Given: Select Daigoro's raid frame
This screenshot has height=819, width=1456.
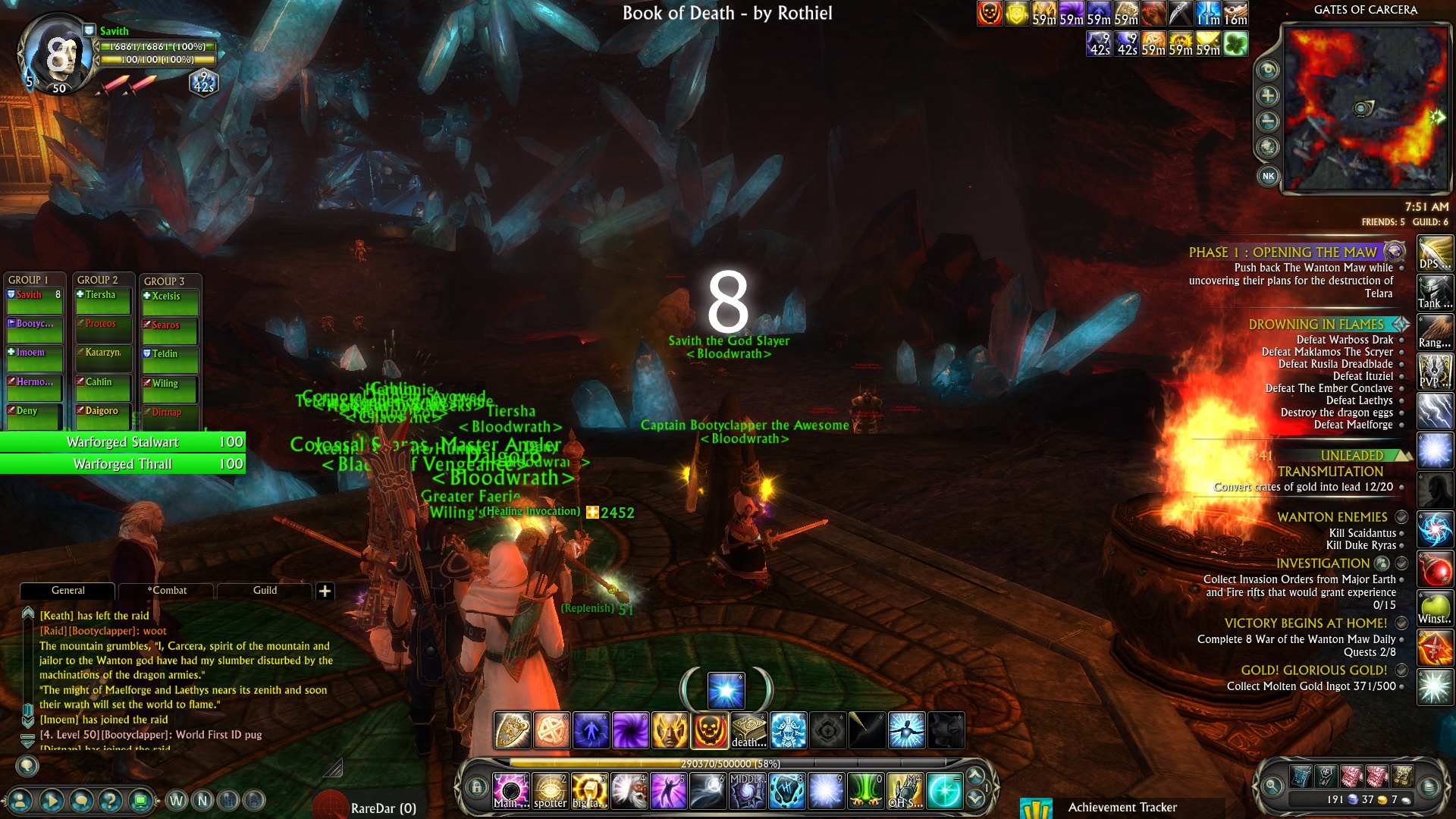Looking at the screenshot, I should [103, 416].
